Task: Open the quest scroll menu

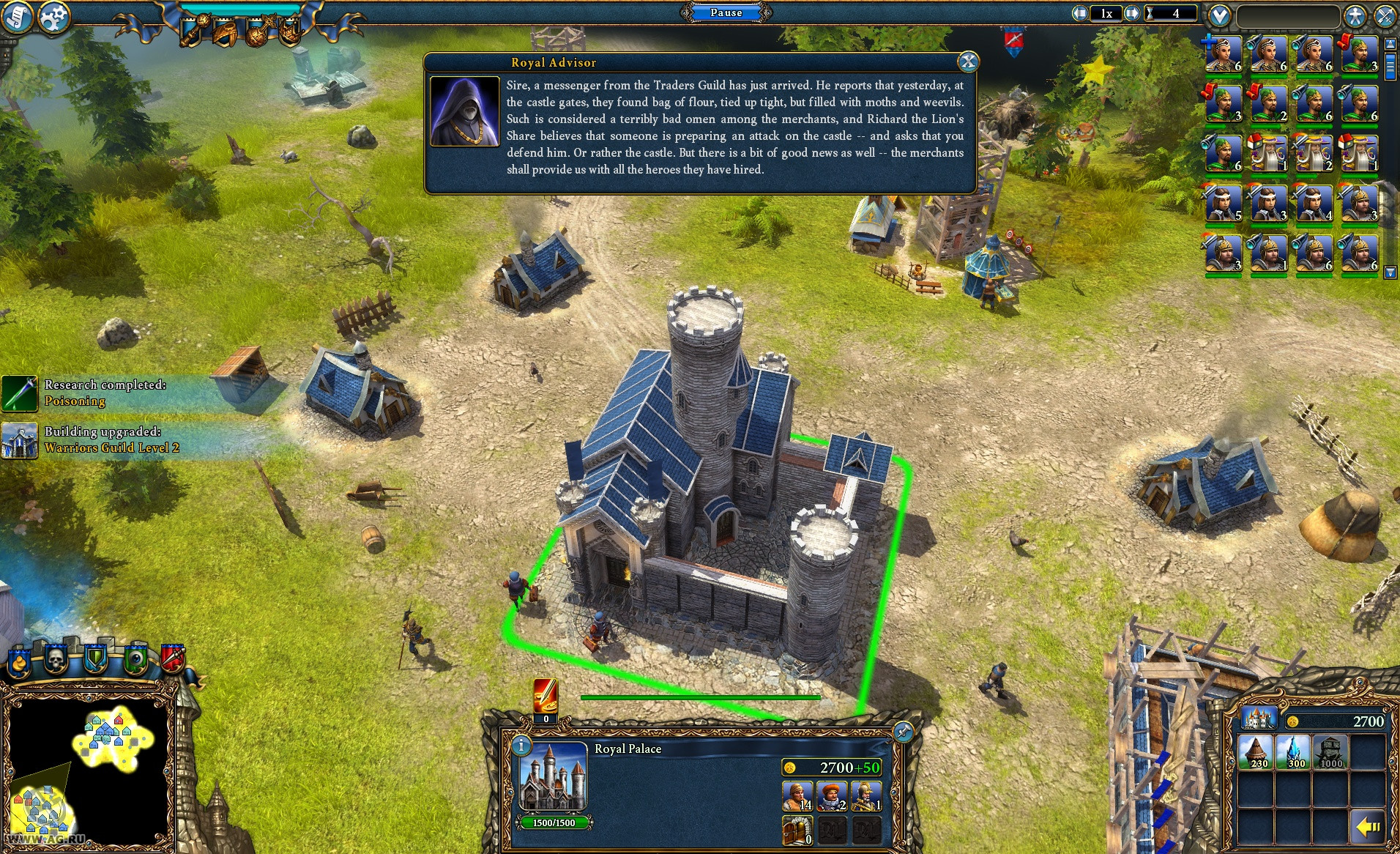Action: coord(16,16)
